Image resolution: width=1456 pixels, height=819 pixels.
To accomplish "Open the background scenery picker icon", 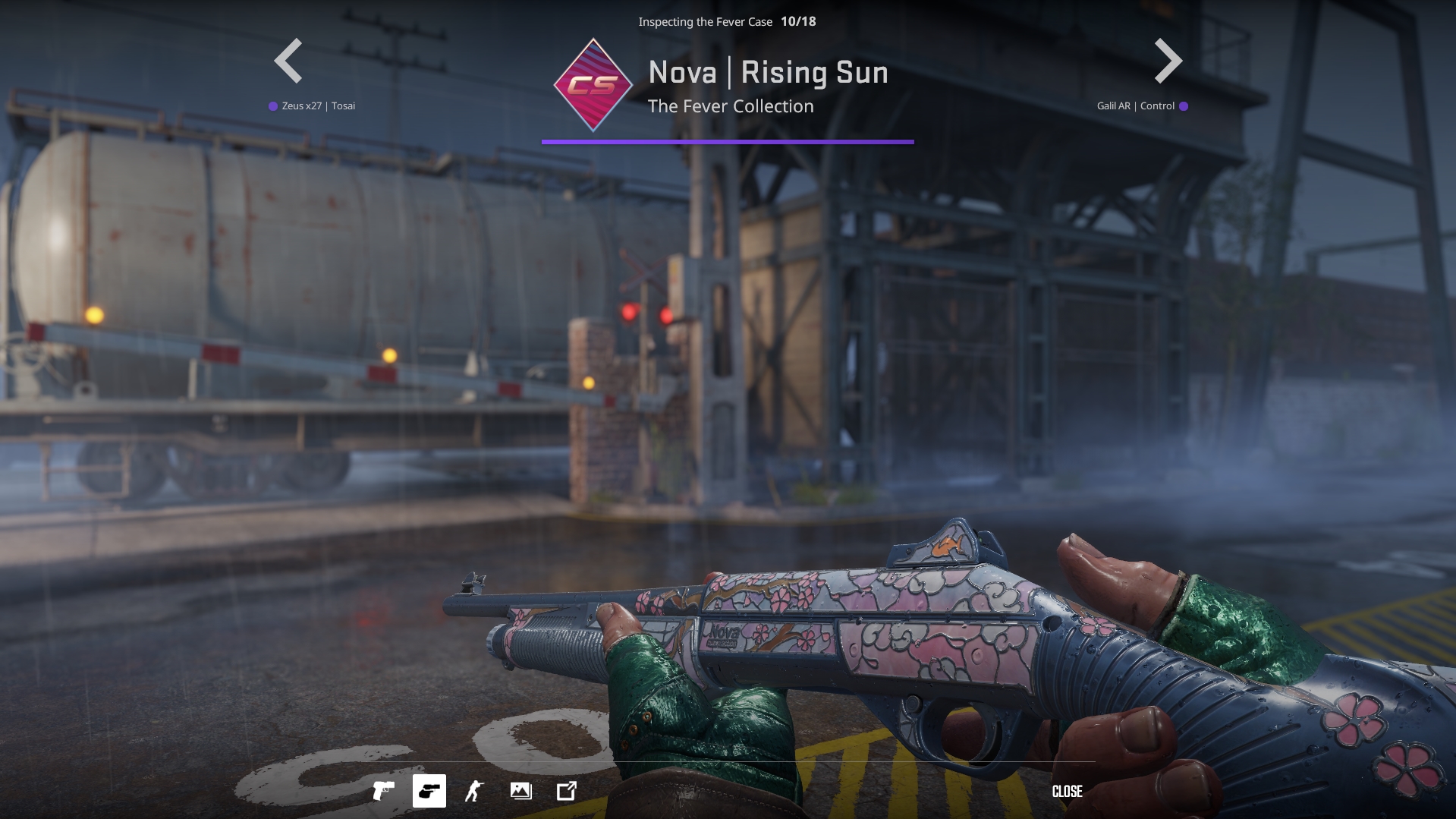I will click(x=521, y=791).
